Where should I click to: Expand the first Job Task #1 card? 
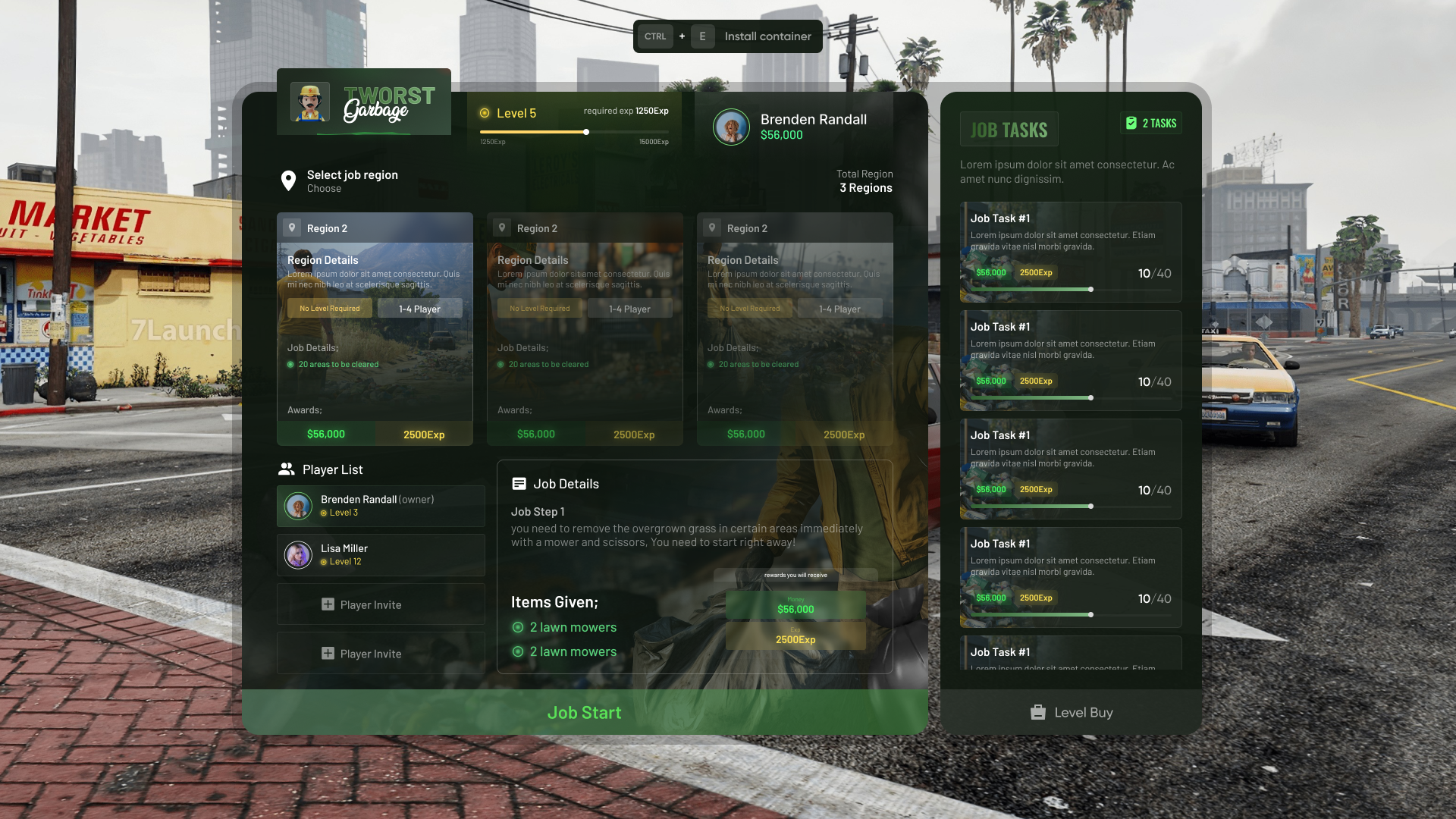click(1070, 252)
